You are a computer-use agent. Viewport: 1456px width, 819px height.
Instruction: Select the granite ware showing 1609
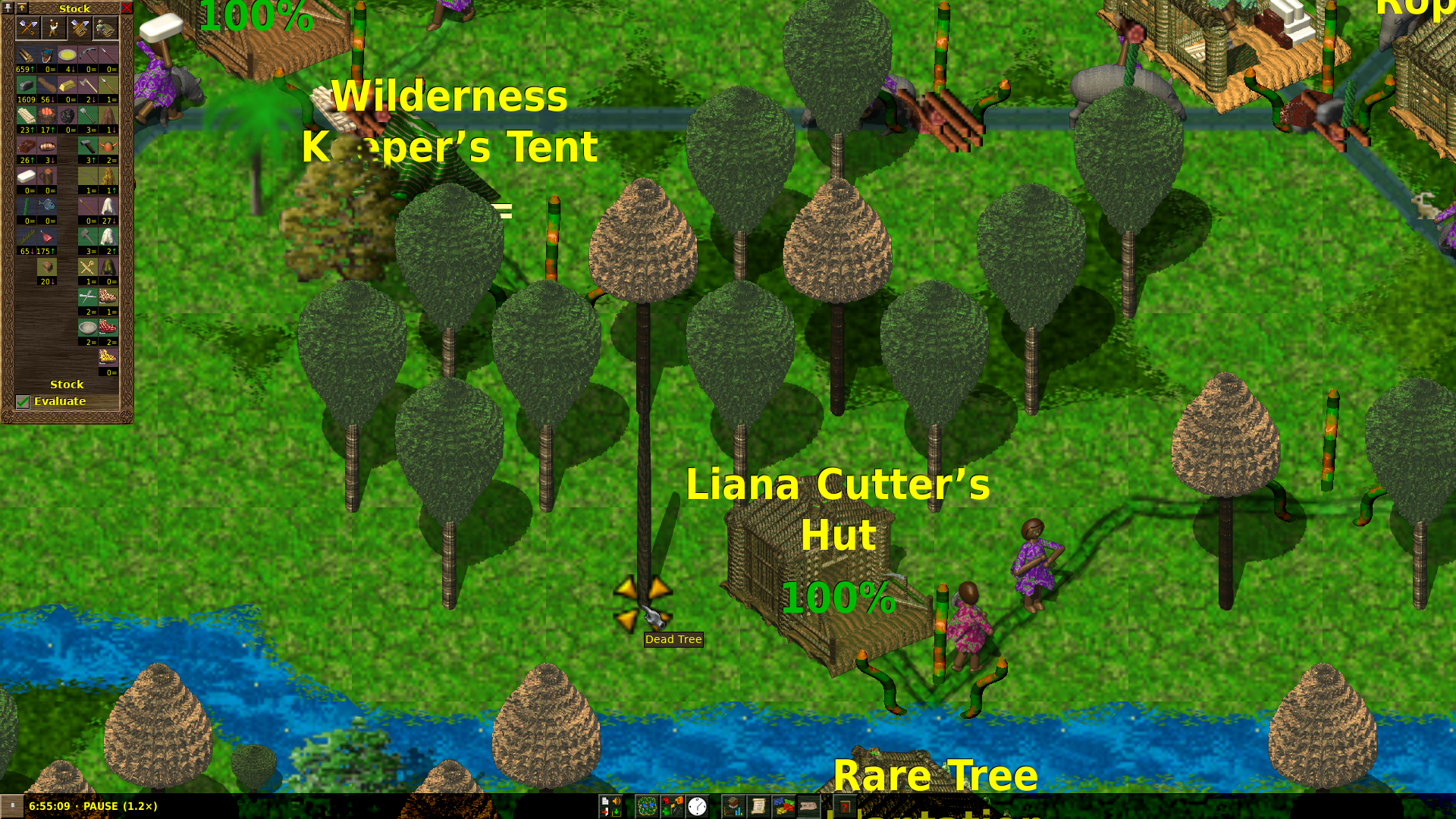[x=26, y=86]
